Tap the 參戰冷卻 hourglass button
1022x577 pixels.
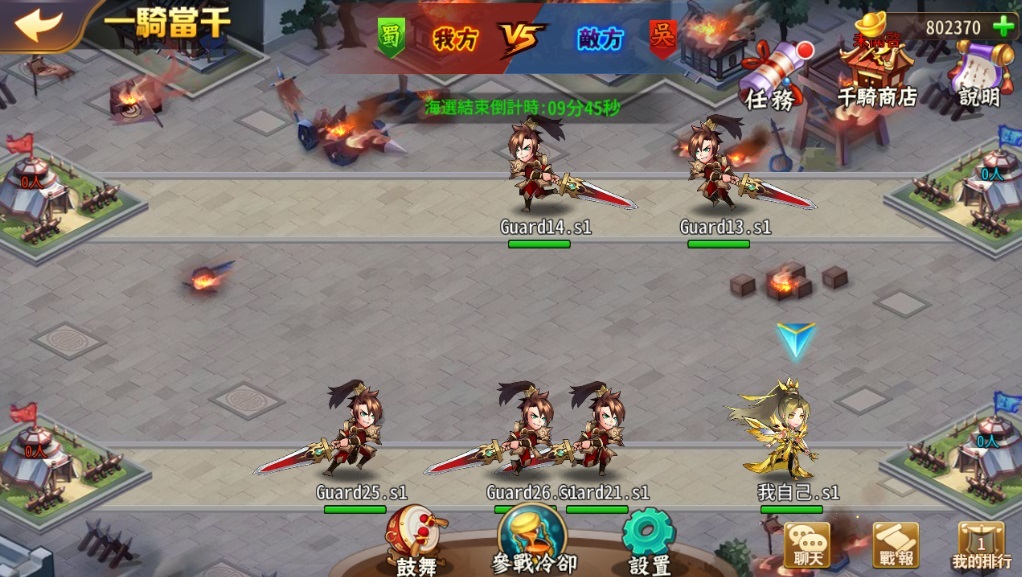pos(532,537)
